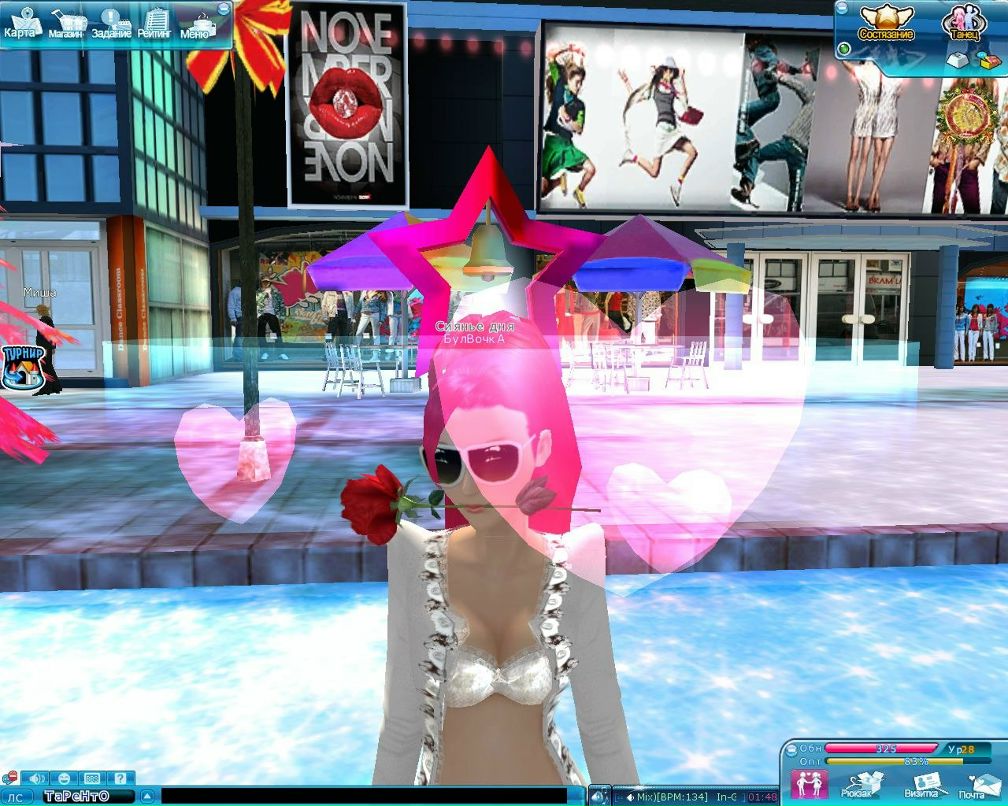Click the white keyboard key icon

pyautogui.click(x=957, y=60)
